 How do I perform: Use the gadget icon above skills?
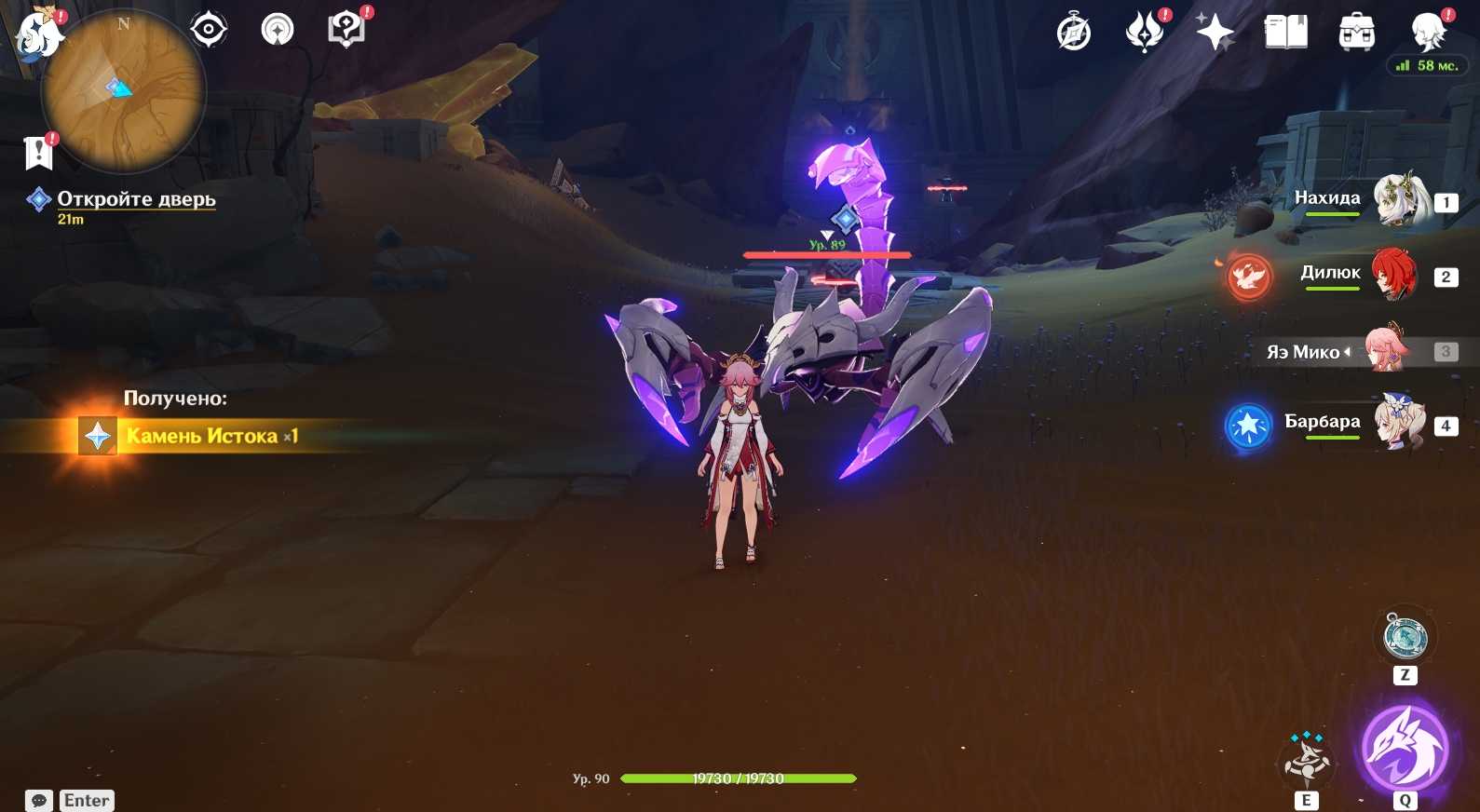tap(1405, 638)
